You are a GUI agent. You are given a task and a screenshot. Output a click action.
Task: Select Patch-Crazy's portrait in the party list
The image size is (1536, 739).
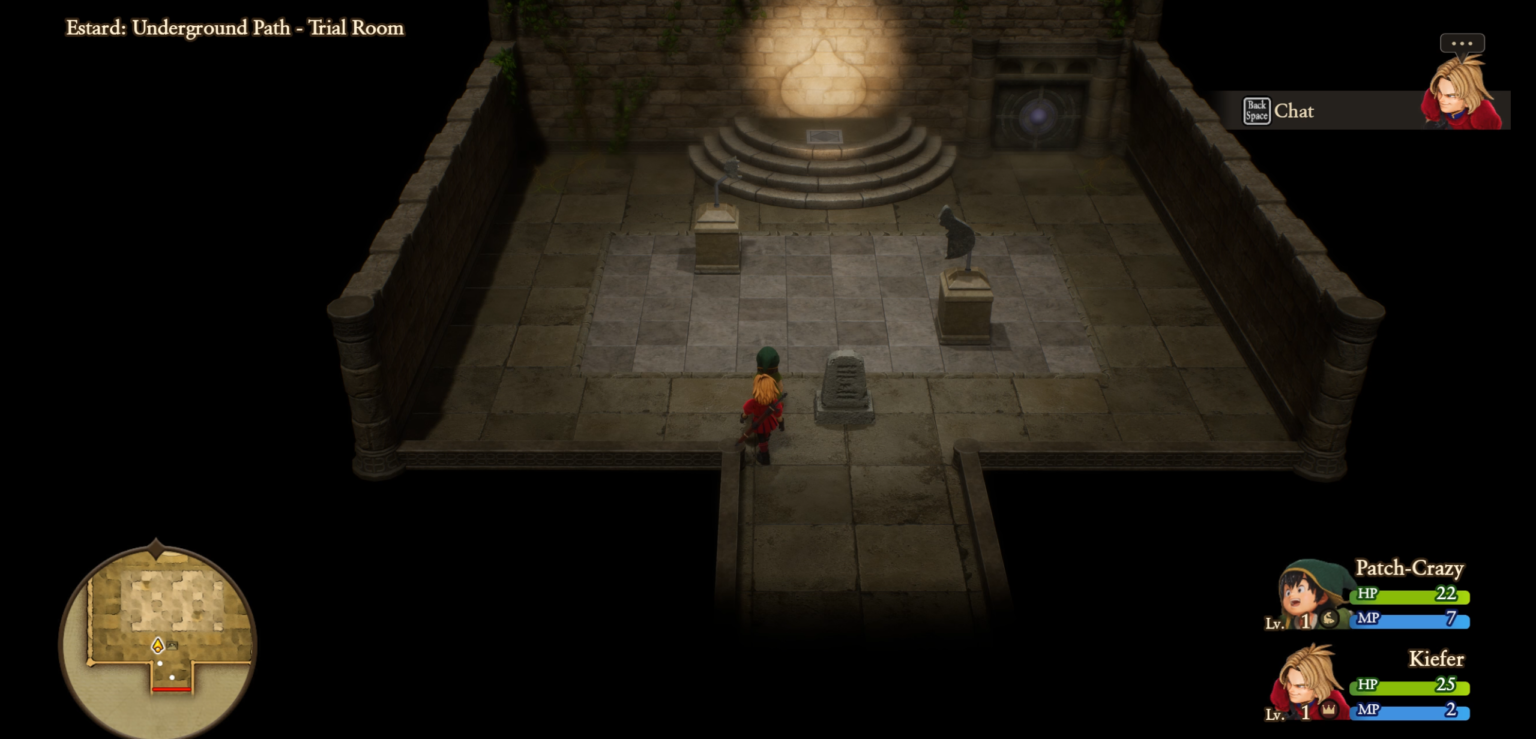pyautogui.click(x=1305, y=592)
